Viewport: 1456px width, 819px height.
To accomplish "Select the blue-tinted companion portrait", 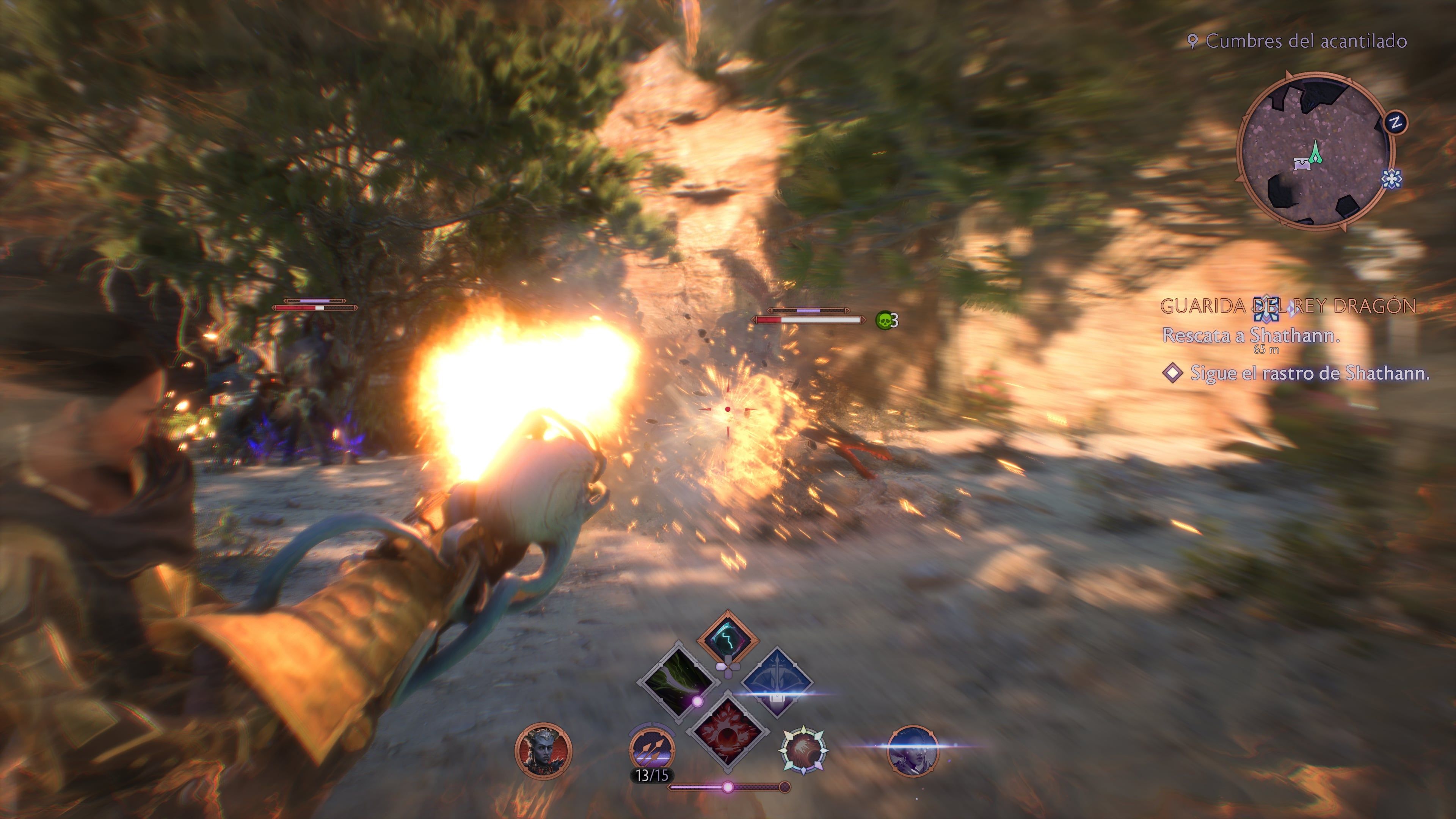I will [912, 751].
